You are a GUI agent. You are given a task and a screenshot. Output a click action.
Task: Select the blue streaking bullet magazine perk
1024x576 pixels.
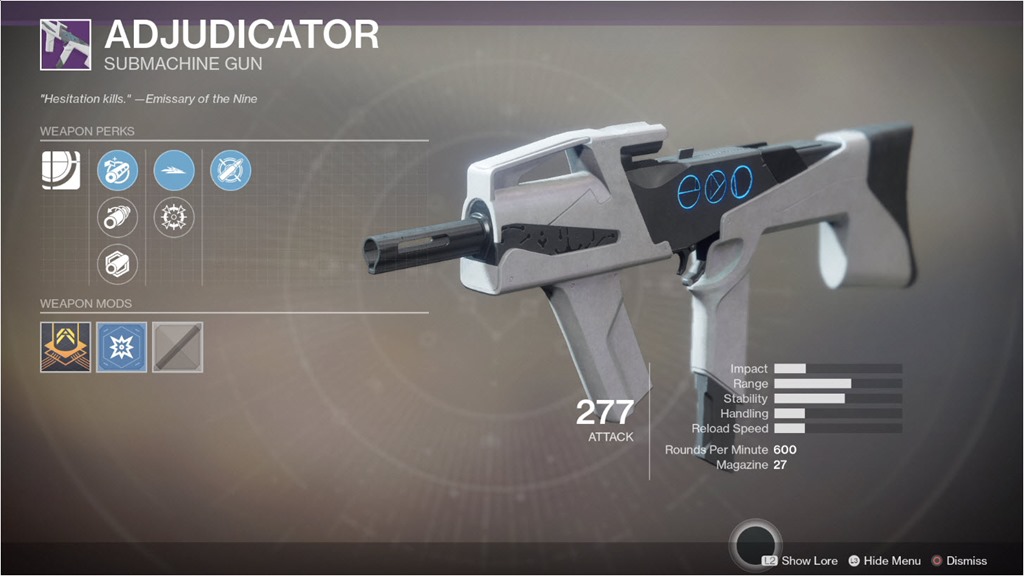point(174,171)
